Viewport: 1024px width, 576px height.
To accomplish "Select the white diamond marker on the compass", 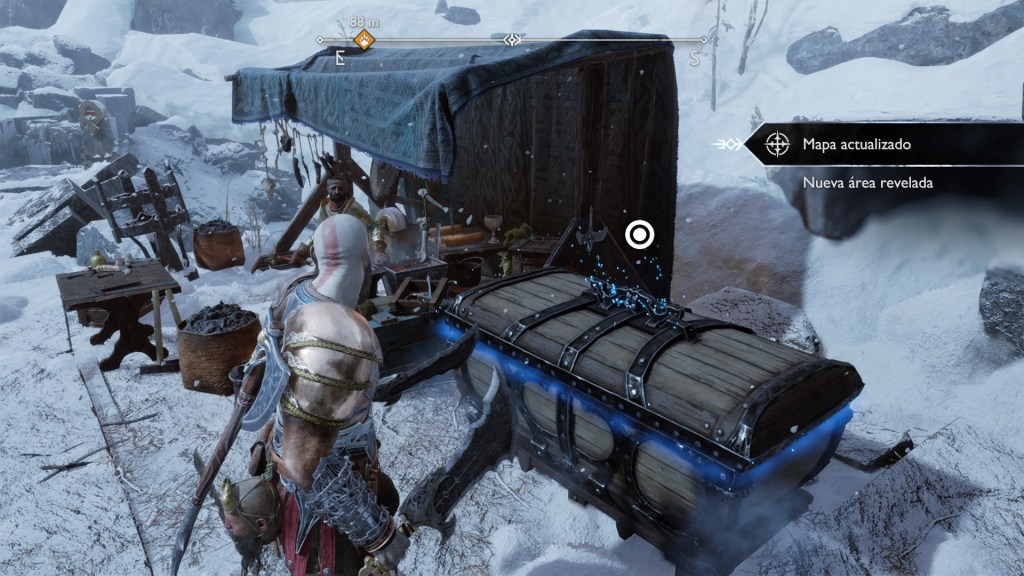I will pyautogui.click(x=512, y=41).
